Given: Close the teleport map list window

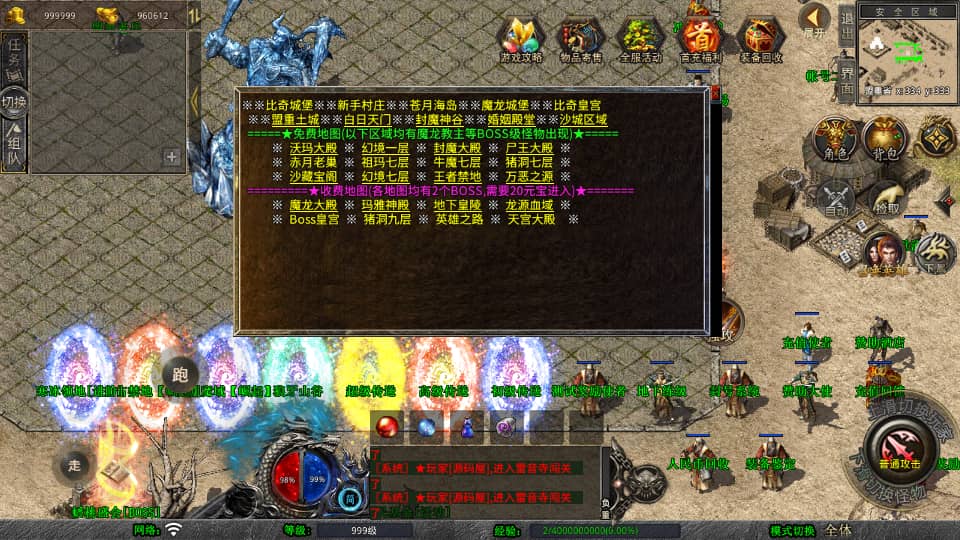Looking at the screenshot, I should 717,94.
